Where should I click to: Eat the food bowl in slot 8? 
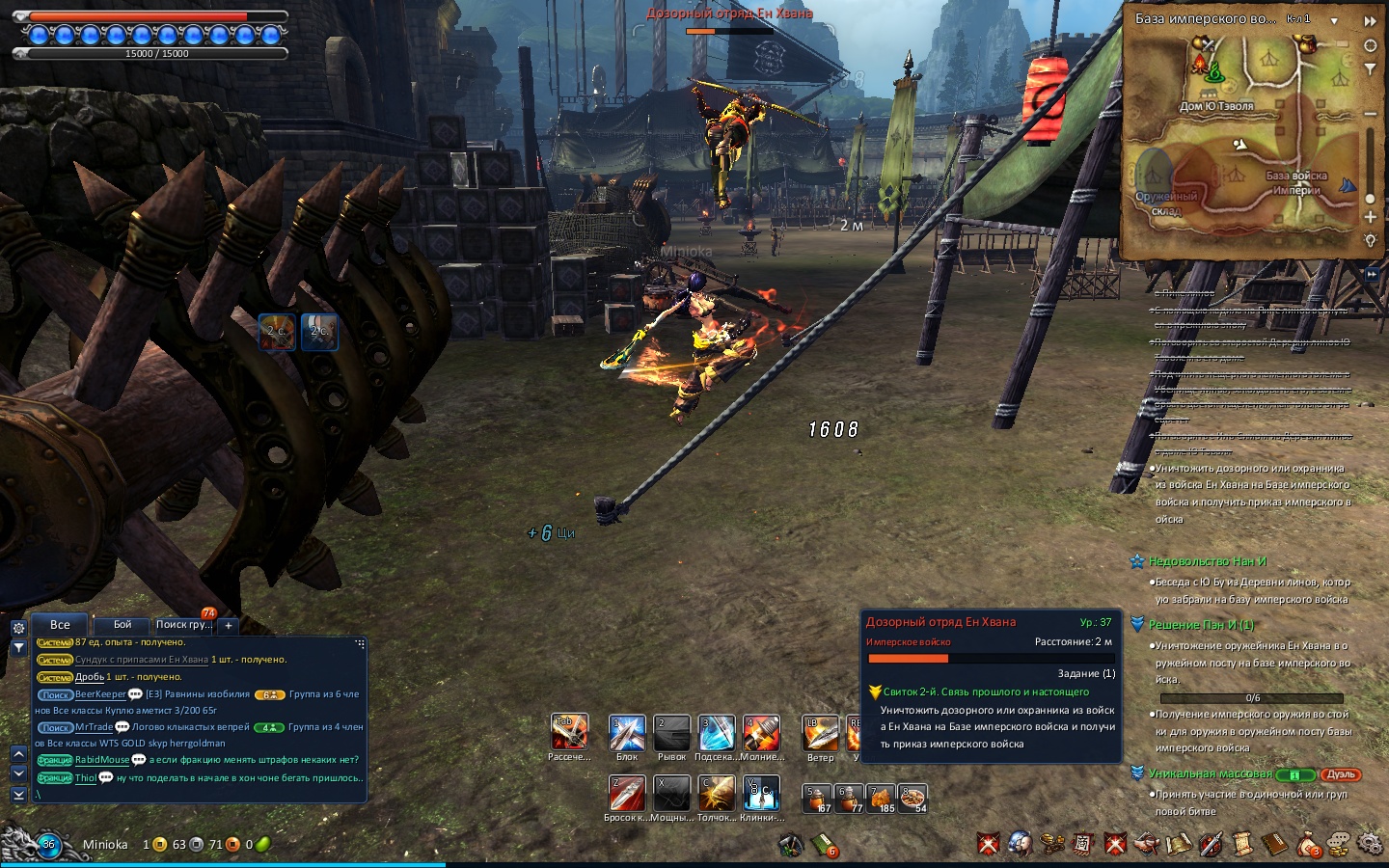pos(912,799)
